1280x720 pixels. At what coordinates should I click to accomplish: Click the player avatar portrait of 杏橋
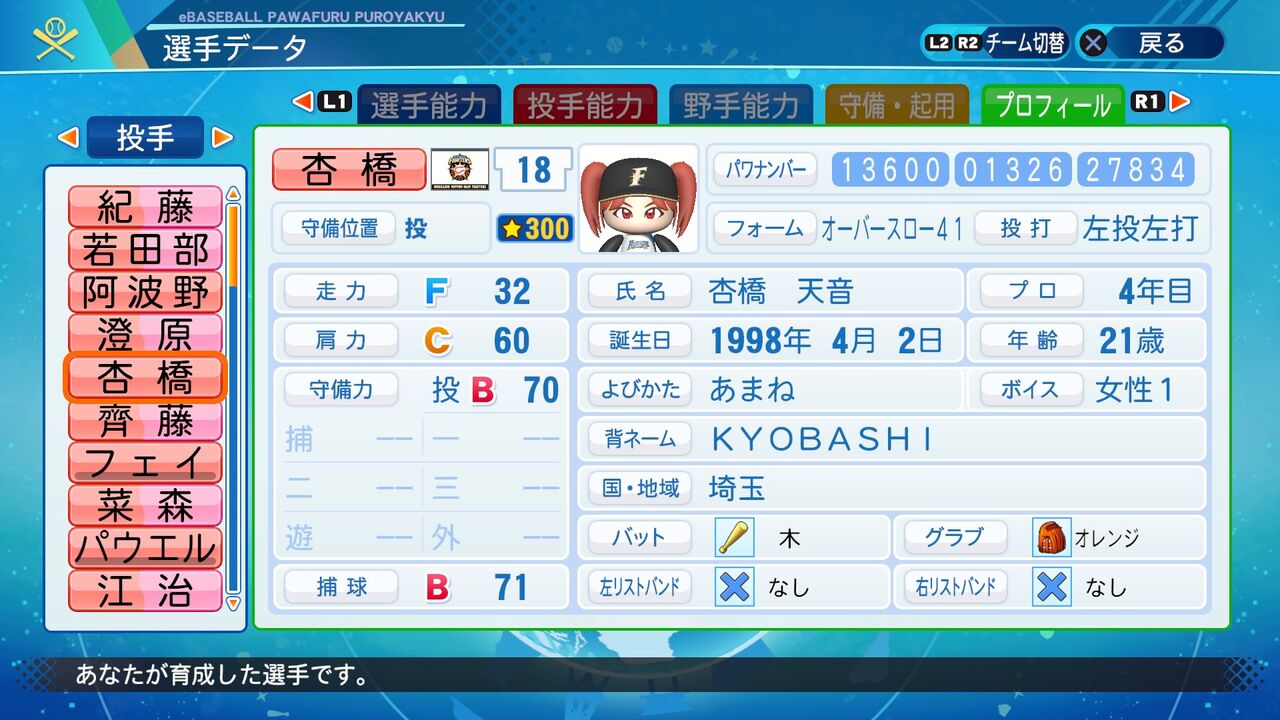point(637,197)
